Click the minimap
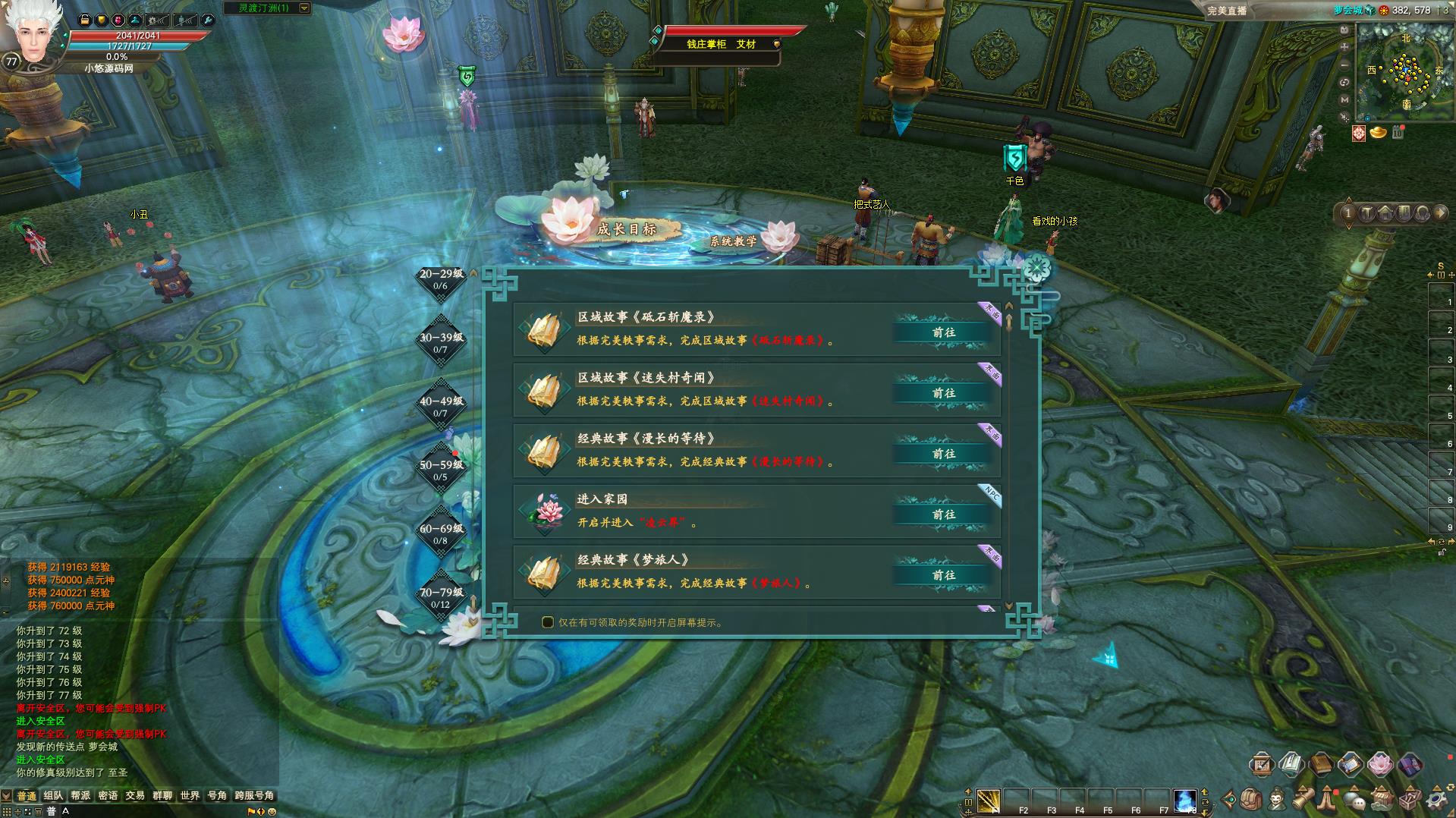Screen dimensions: 1456x818 tap(1404, 71)
